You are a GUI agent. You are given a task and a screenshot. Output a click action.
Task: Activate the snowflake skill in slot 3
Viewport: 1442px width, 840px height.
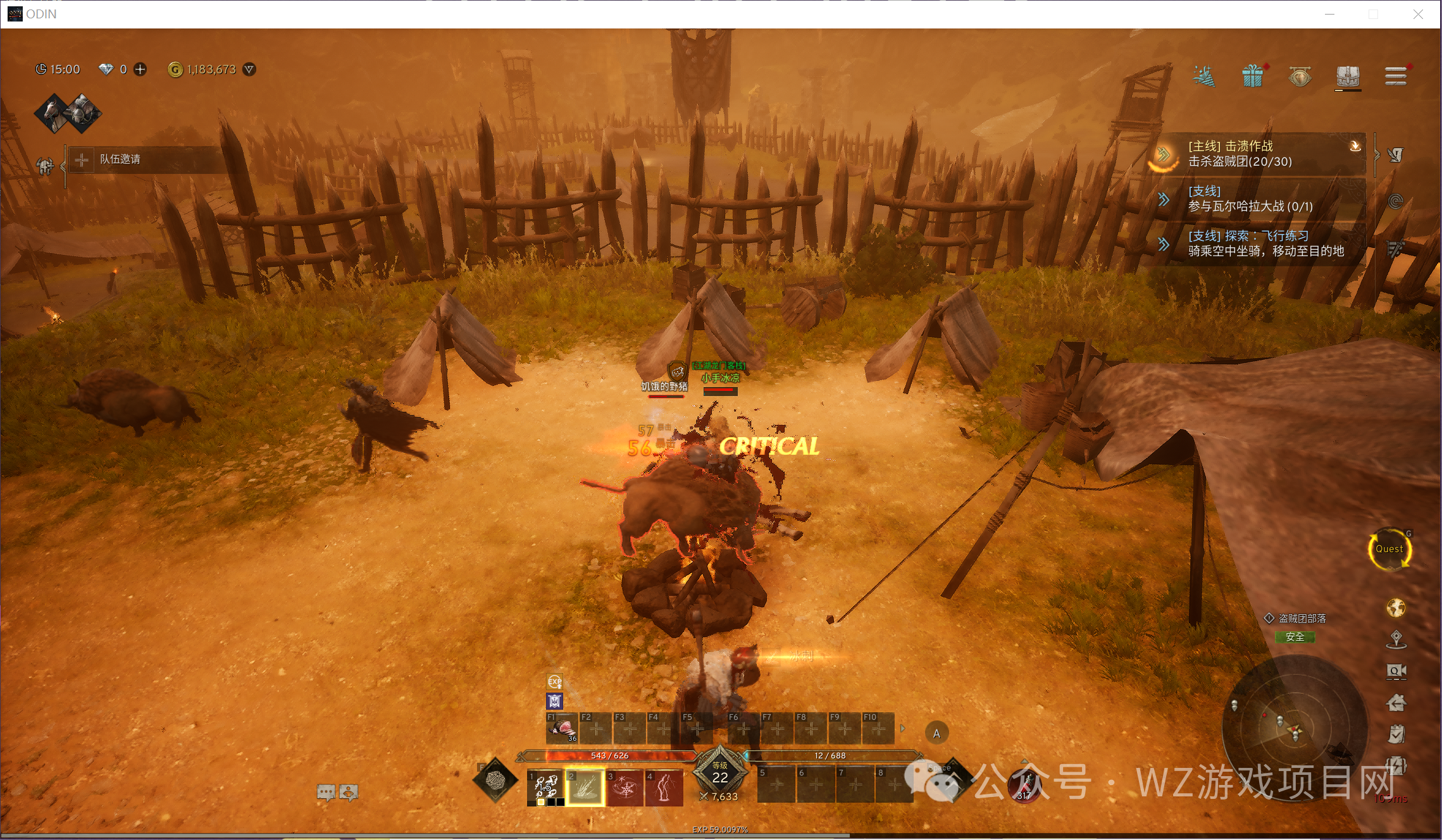pos(625,787)
